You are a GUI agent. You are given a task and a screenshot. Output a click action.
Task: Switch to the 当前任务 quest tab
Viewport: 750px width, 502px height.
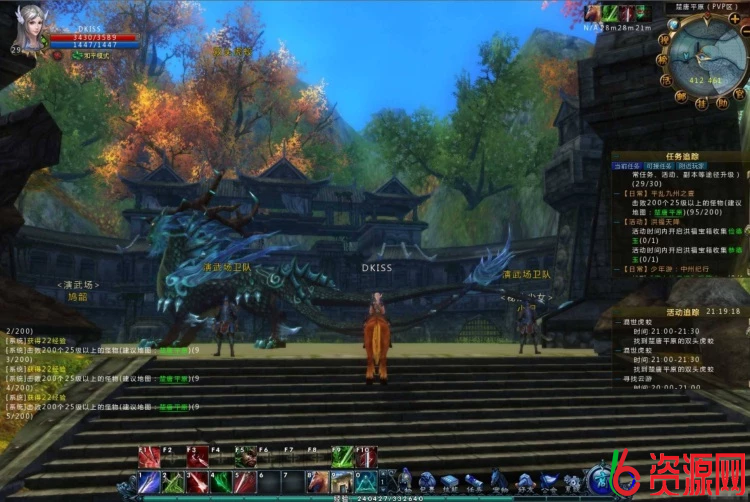[628, 165]
